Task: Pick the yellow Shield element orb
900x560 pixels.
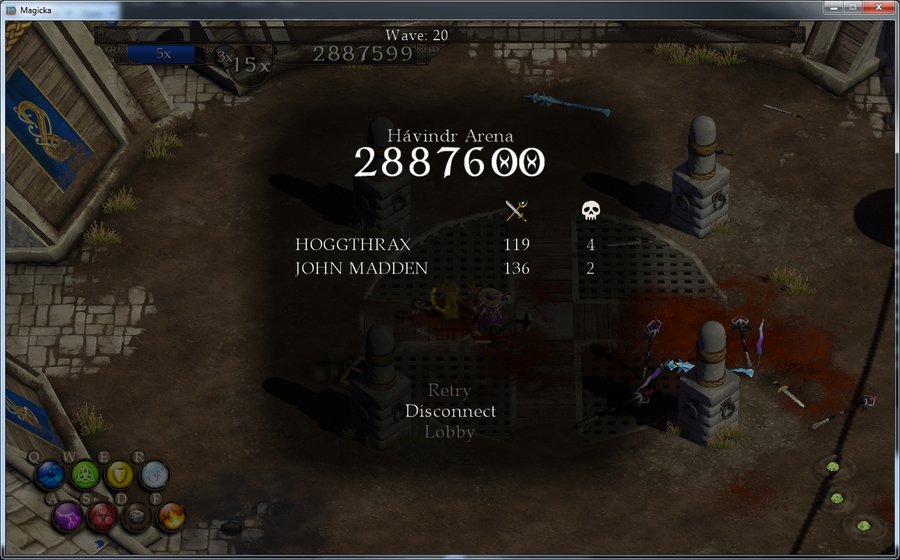Action: (x=120, y=473)
